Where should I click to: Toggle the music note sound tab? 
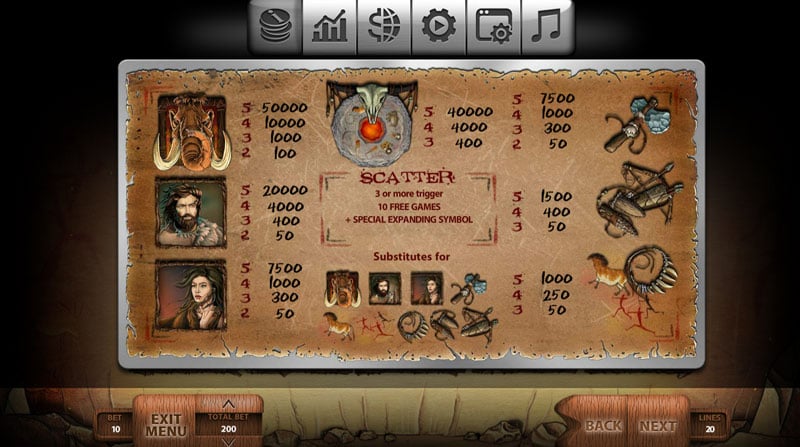tap(547, 27)
